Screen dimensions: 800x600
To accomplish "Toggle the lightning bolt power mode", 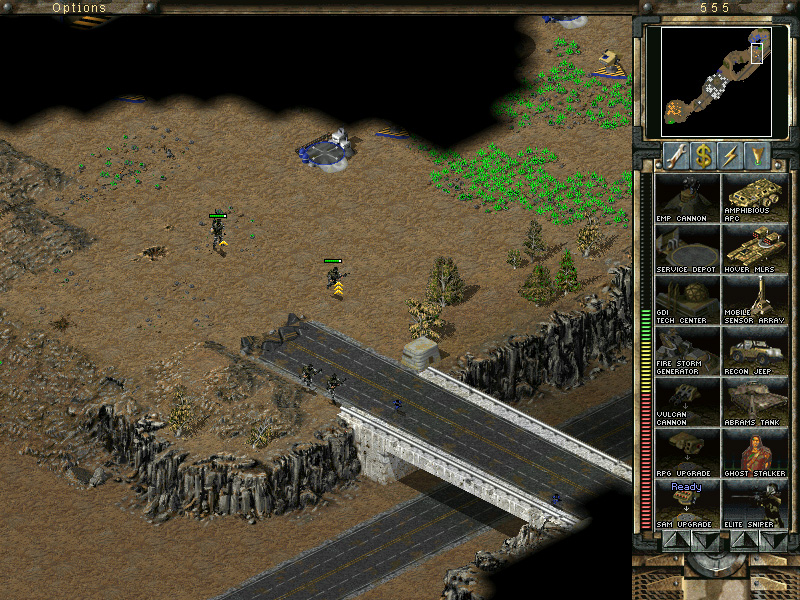I will click(x=731, y=155).
